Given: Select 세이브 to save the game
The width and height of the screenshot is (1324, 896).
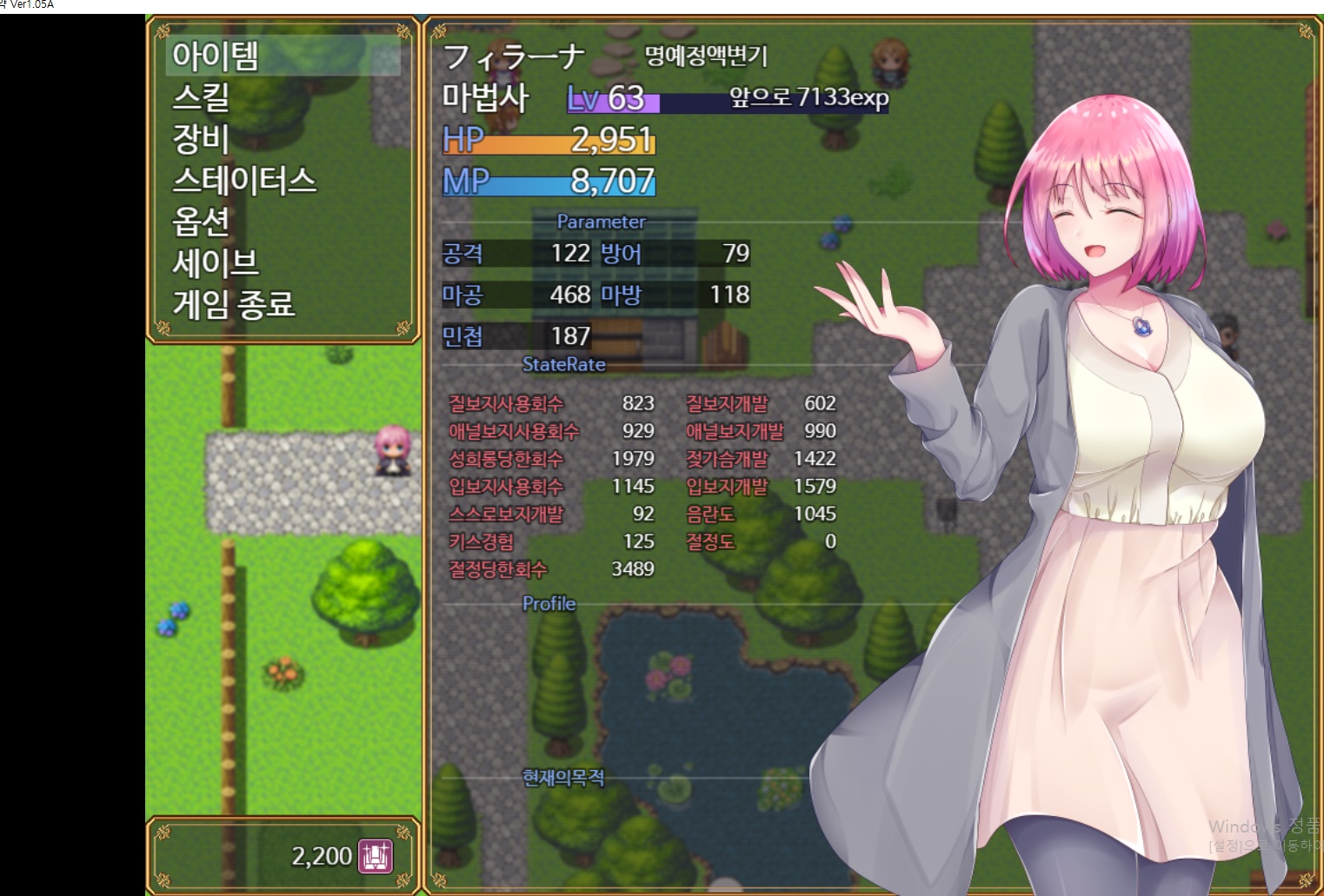Looking at the screenshot, I should pyautogui.click(x=283, y=262).
